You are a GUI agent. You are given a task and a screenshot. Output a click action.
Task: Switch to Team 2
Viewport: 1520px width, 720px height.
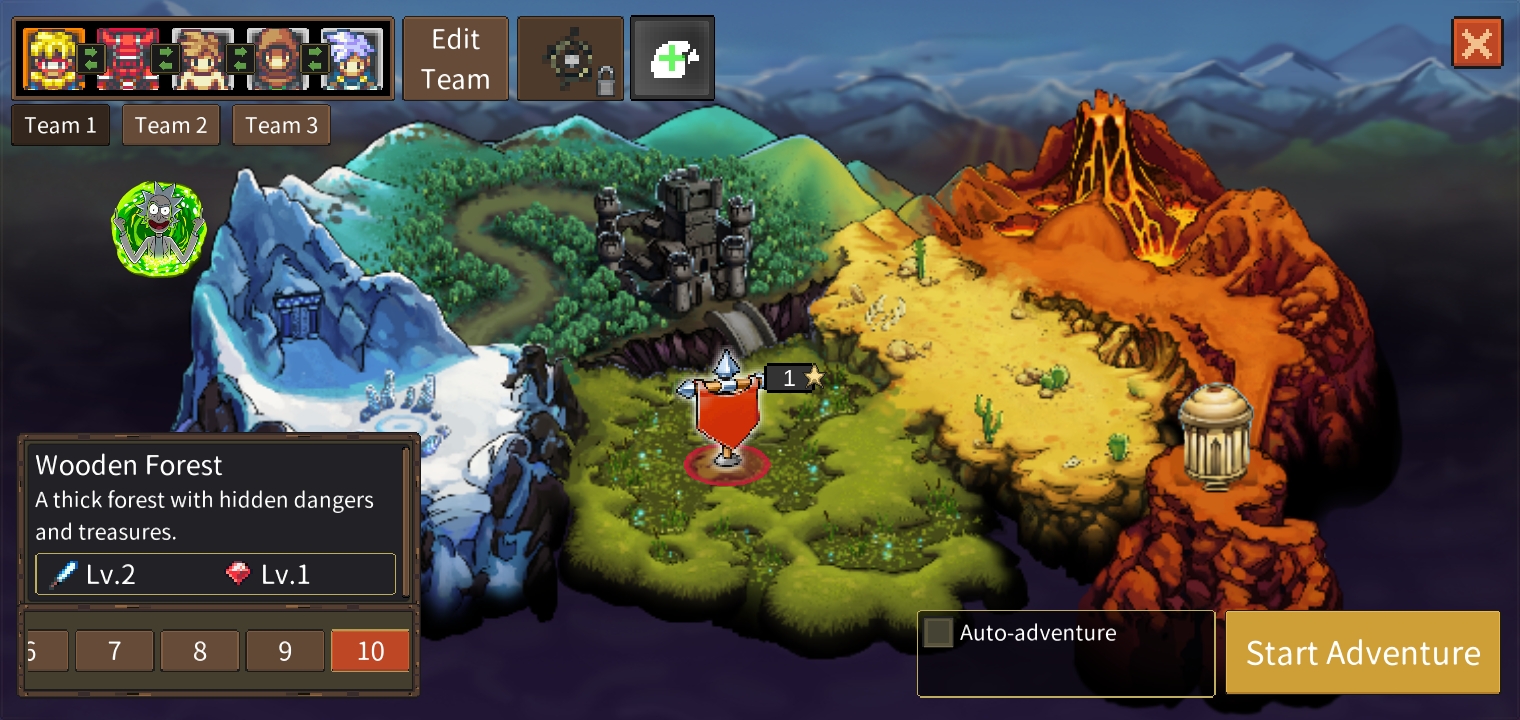coord(171,126)
